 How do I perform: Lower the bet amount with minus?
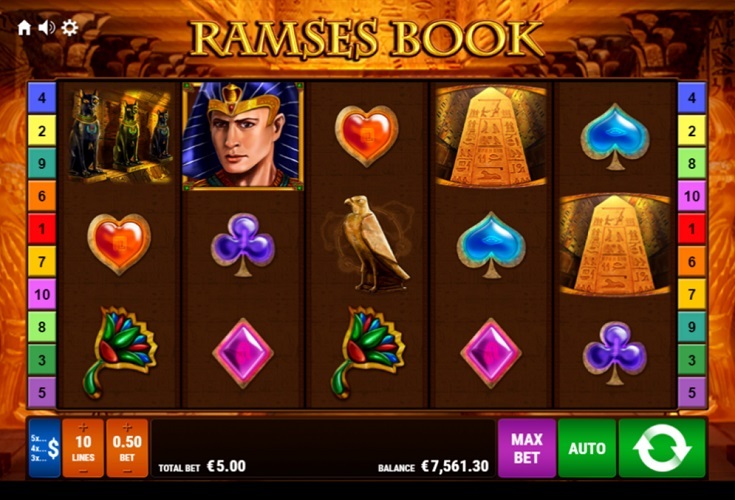point(126,470)
